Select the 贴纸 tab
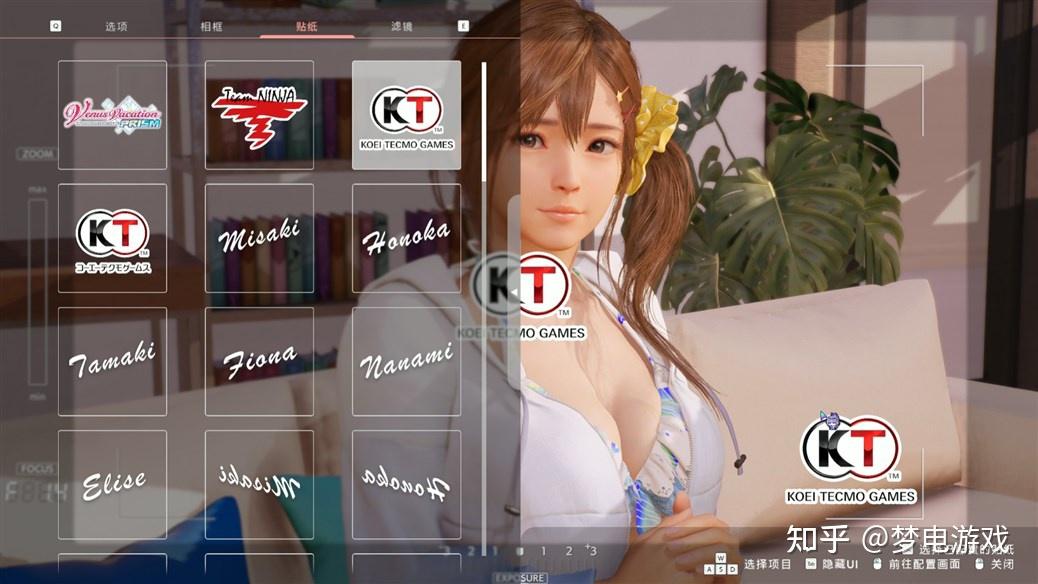Screen dimensions: 1038x584 (x=307, y=26)
